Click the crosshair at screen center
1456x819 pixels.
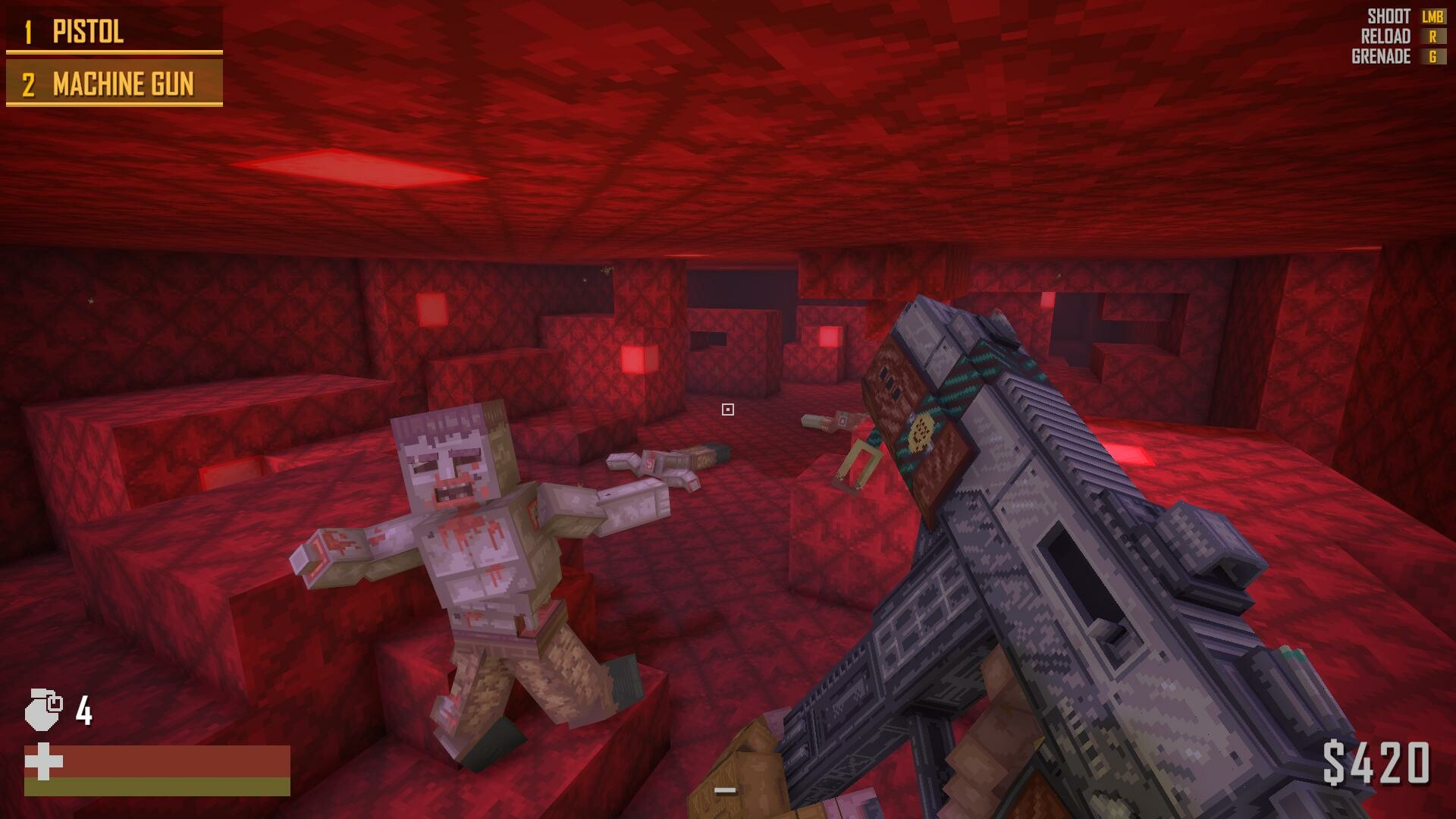click(x=728, y=409)
